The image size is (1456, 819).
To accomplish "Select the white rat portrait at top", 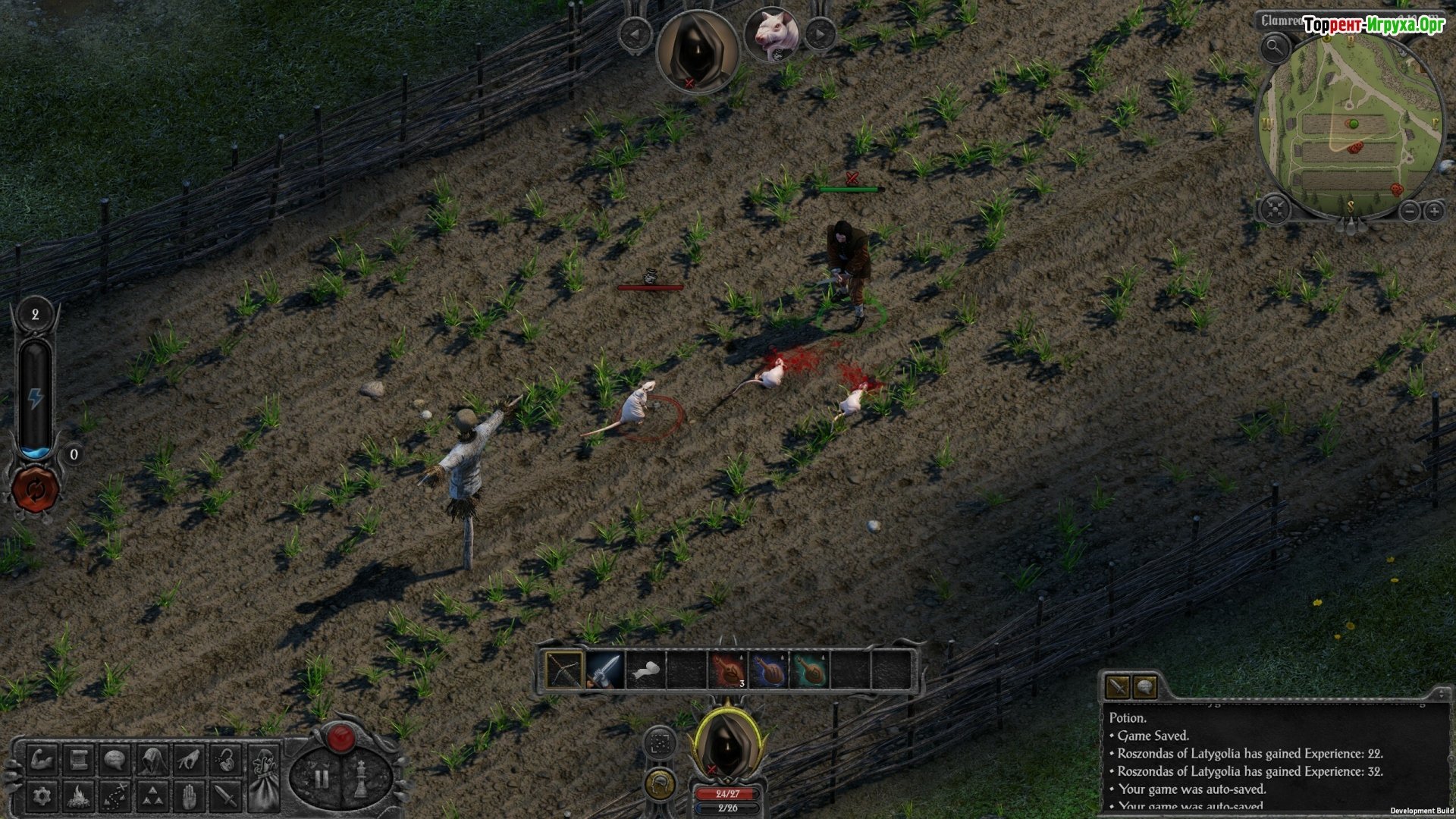I will (772, 34).
